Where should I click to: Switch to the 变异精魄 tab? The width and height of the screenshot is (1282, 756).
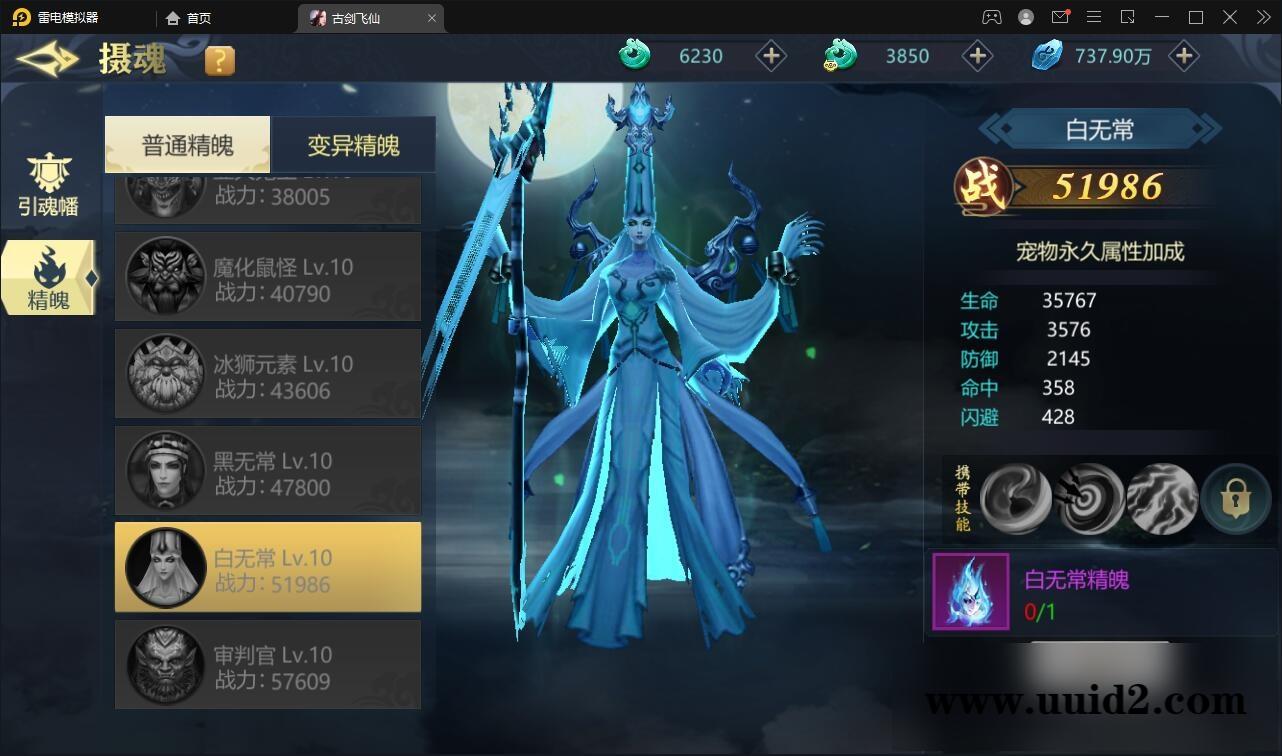coord(352,144)
